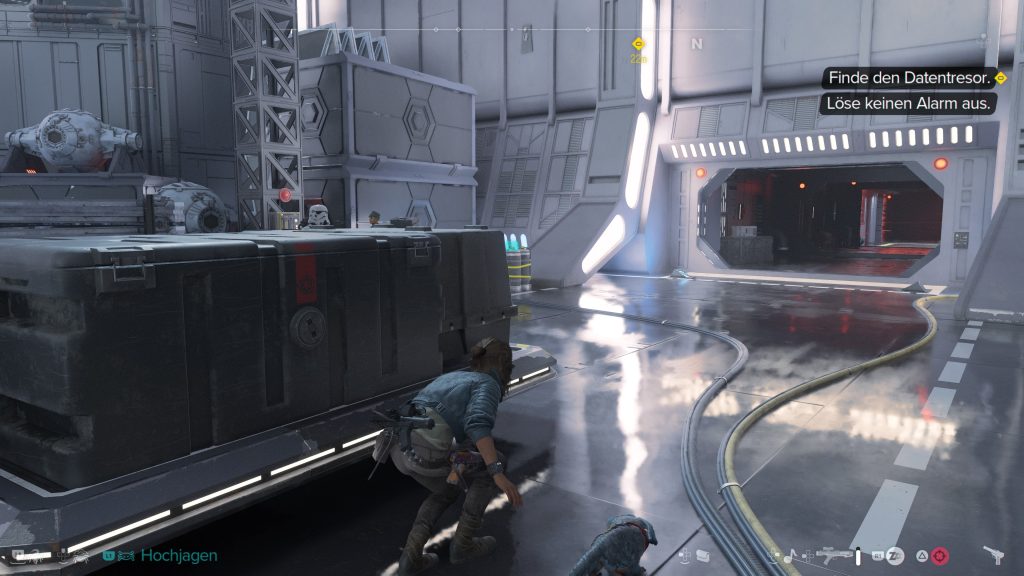
Task: Select the blaster rifle weapon icon
Action: click(833, 555)
